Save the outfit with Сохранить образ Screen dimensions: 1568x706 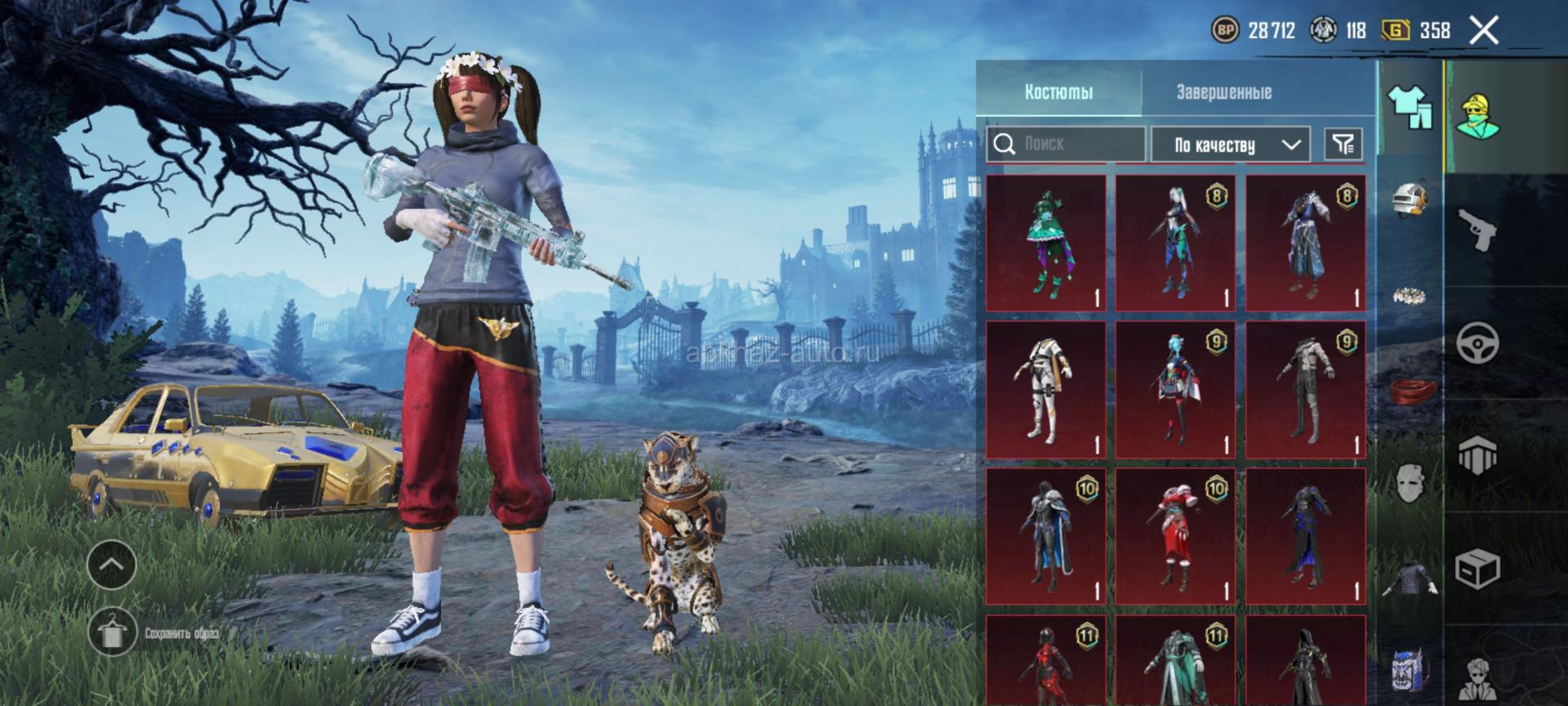[112, 632]
